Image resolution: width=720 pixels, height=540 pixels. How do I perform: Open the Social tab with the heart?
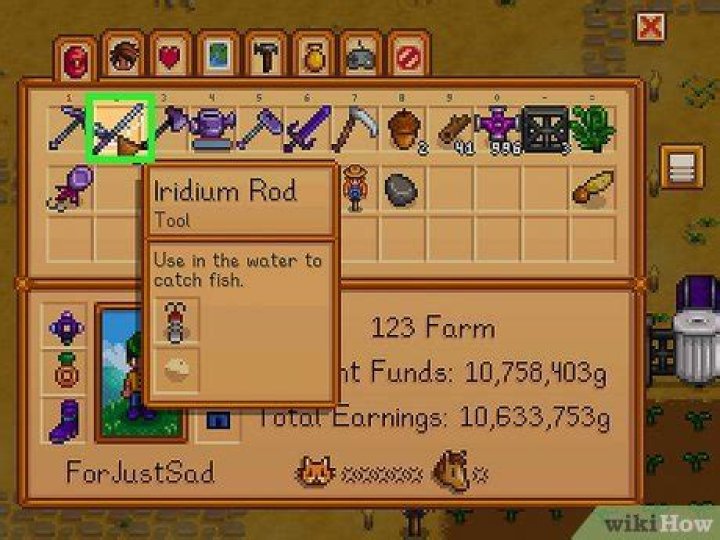pyautogui.click(x=170, y=57)
